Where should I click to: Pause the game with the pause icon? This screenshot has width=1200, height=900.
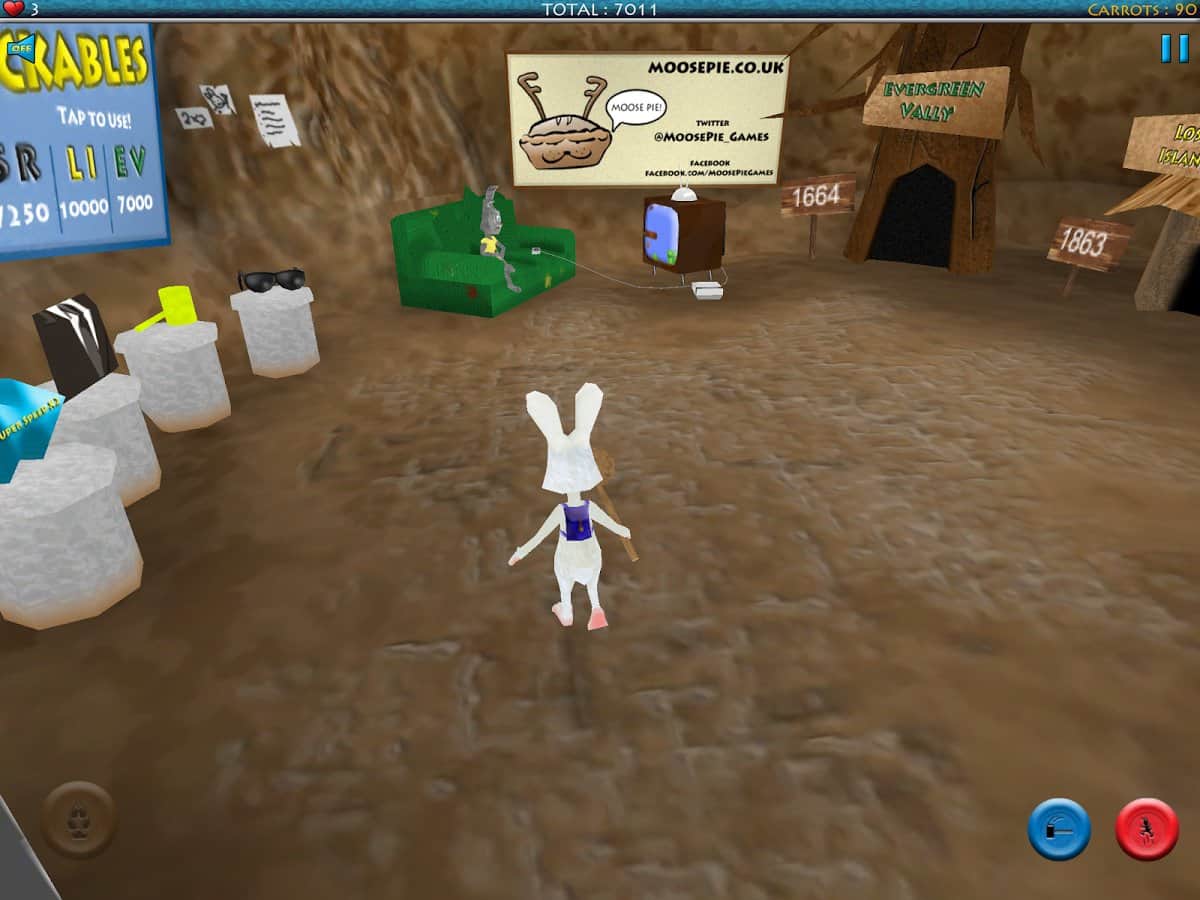coord(1174,48)
